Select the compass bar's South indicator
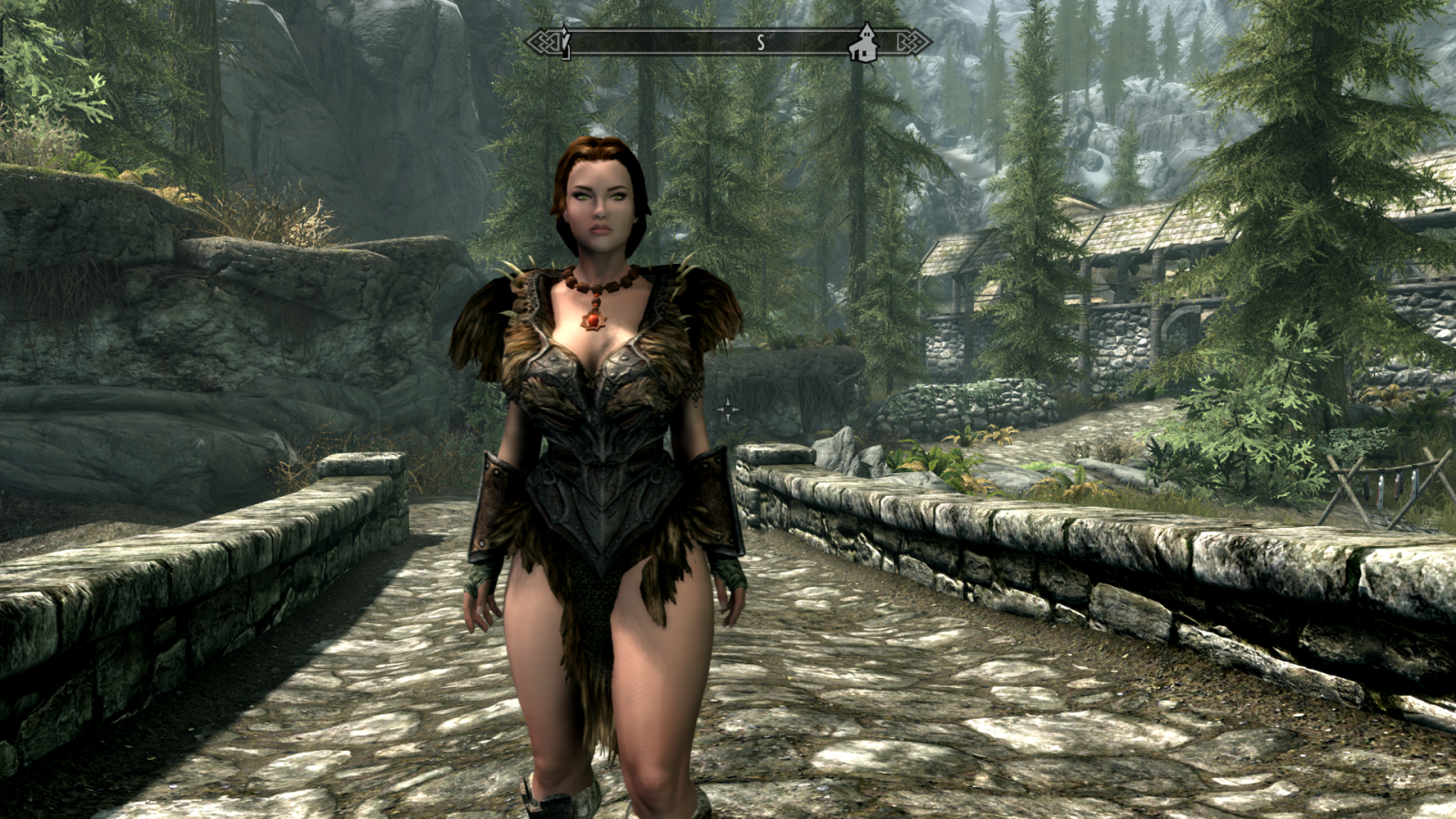The image size is (1456, 819). 760,43
